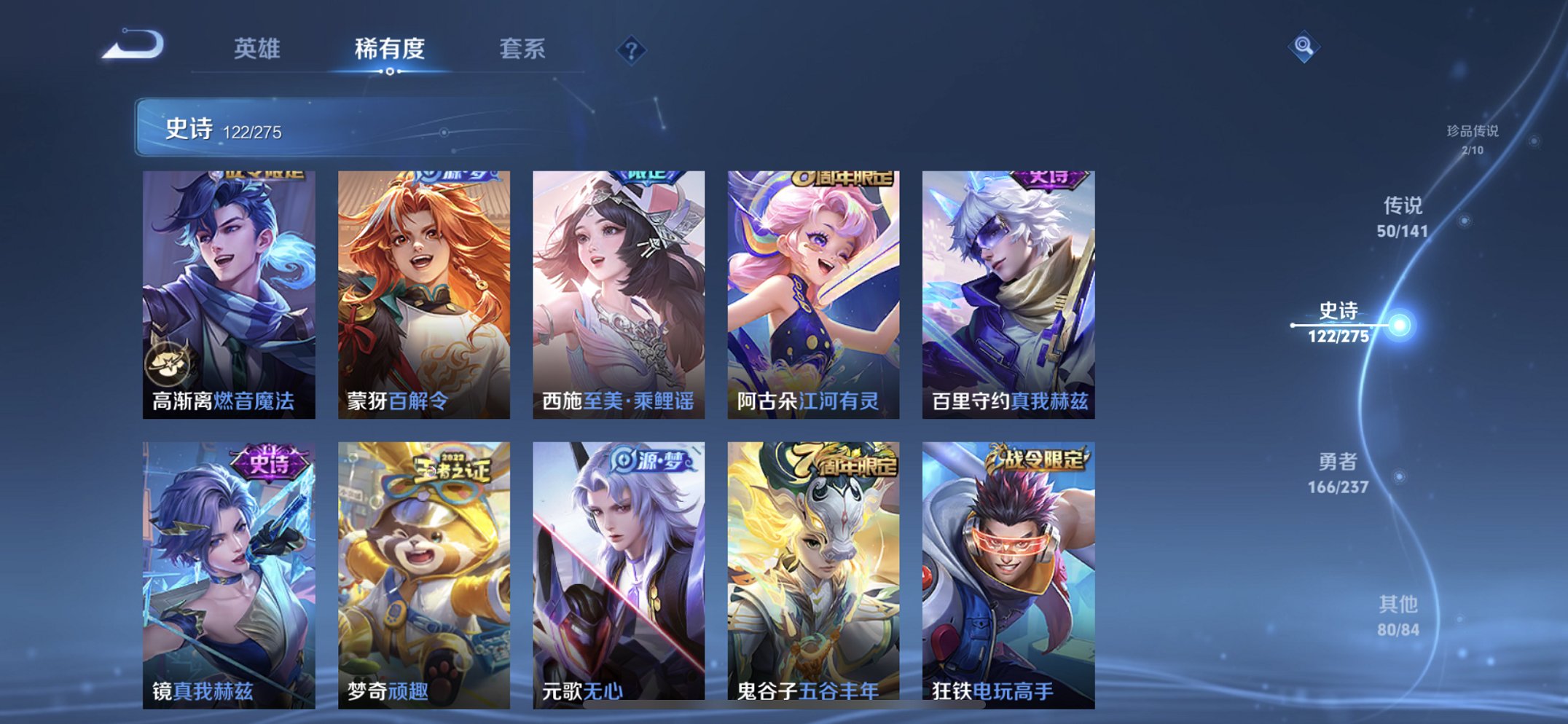
Task: Click the question mark help icon
Action: coord(631,50)
